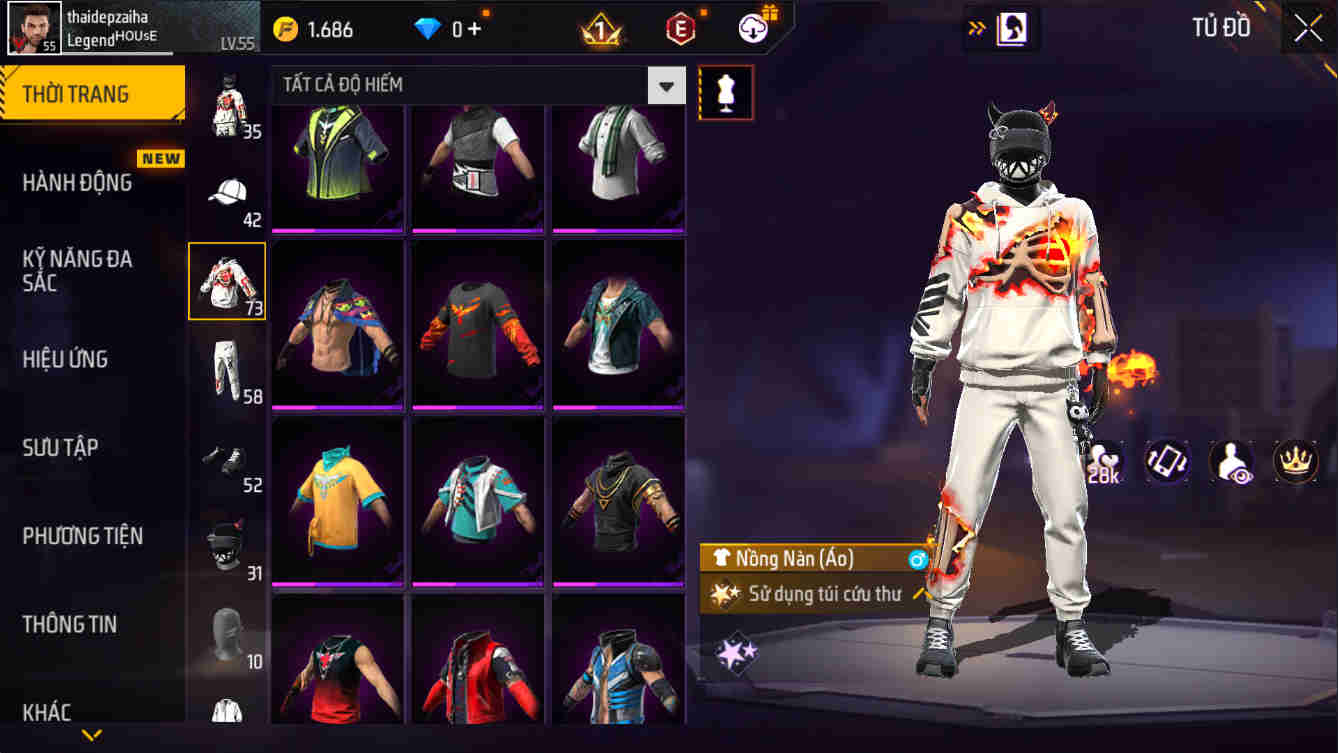The image size is (1338, 753).
Task: Open the cloud download gift icon
Action: [x=752, y=29]
